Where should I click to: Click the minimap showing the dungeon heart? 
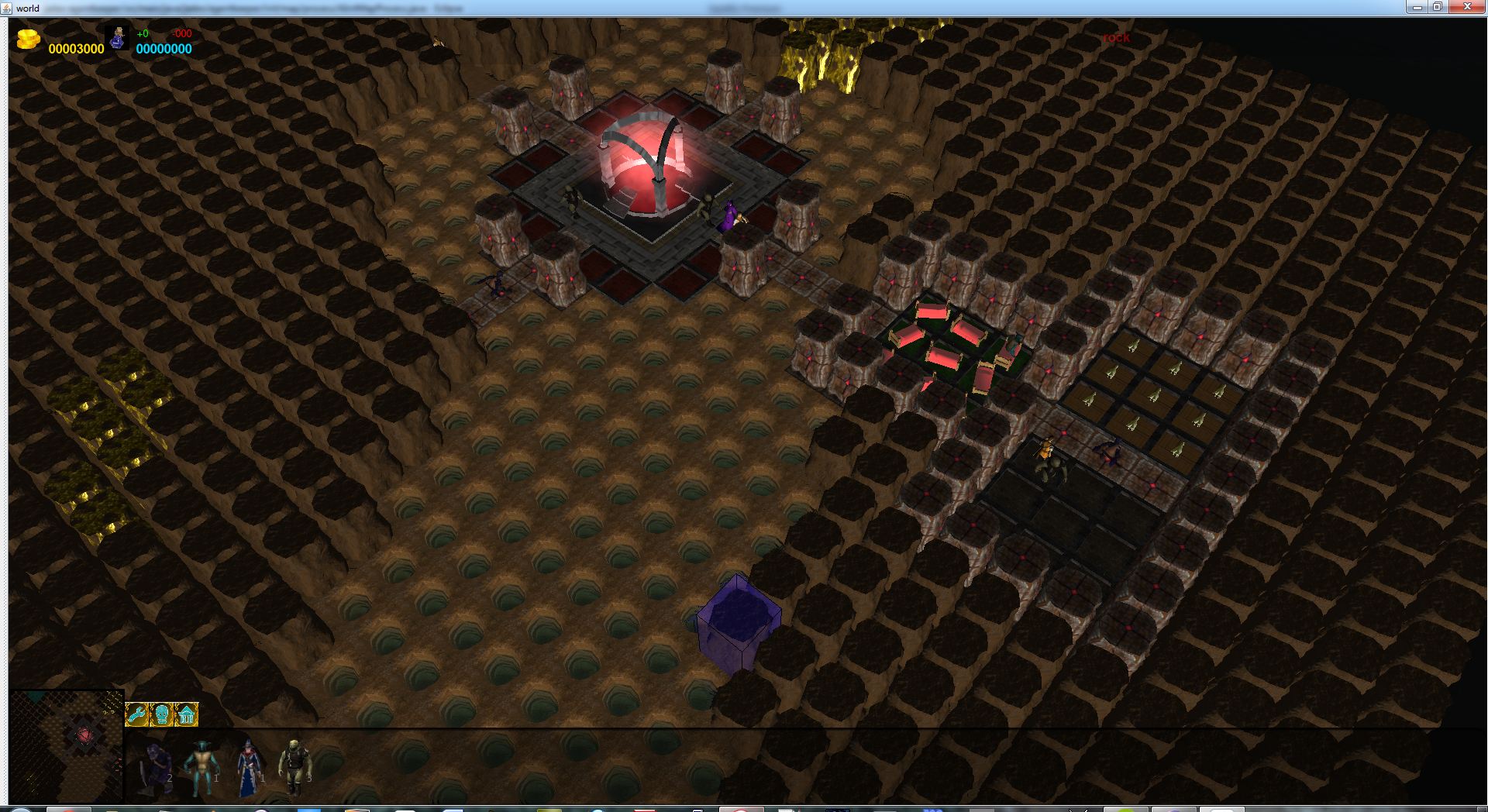[x=67, y=745]
